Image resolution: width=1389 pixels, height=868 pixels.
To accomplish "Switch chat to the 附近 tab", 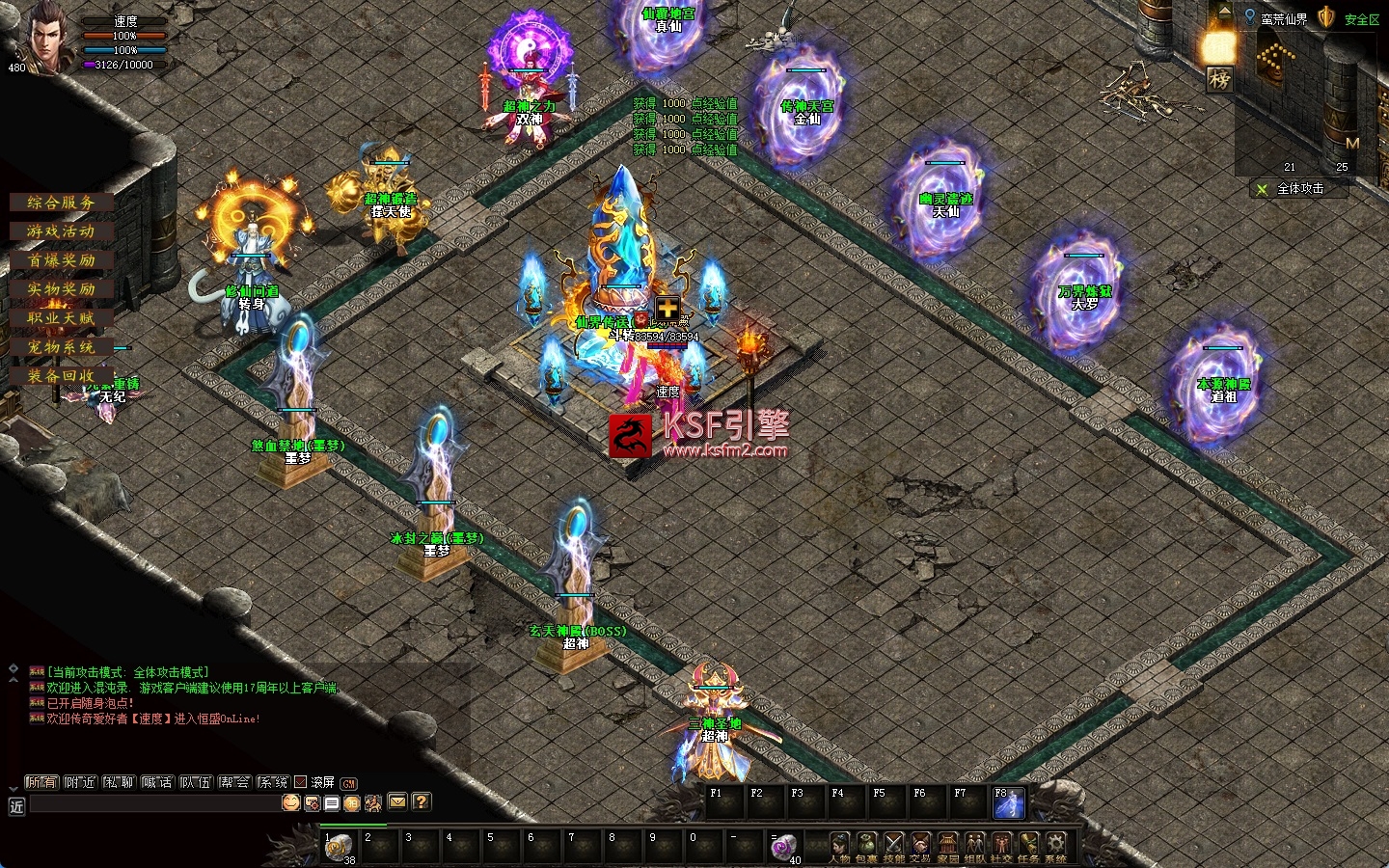I will pyautogui.click(x=80, y=782).
